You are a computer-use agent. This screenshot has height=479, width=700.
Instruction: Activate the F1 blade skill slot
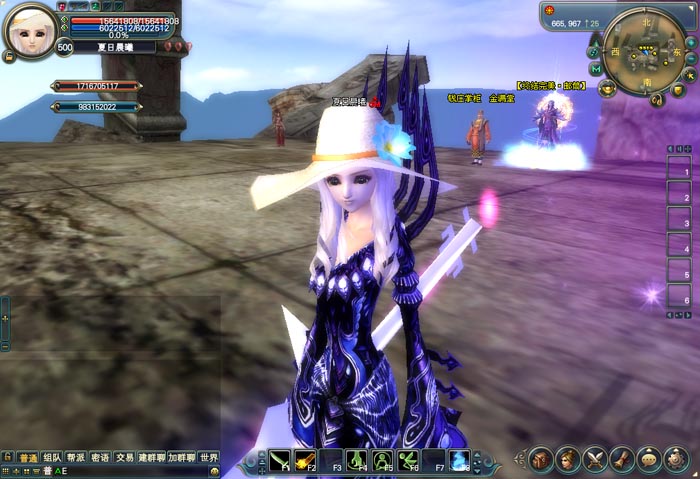pyautogui.click(x=279, y=461)
